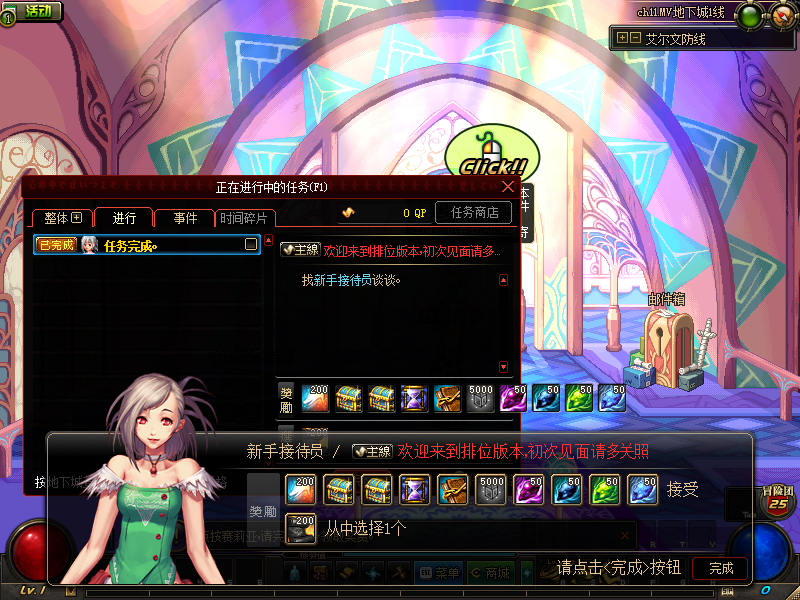
Task: Choose the selectable 200 reward item
Action: point(301,526)
